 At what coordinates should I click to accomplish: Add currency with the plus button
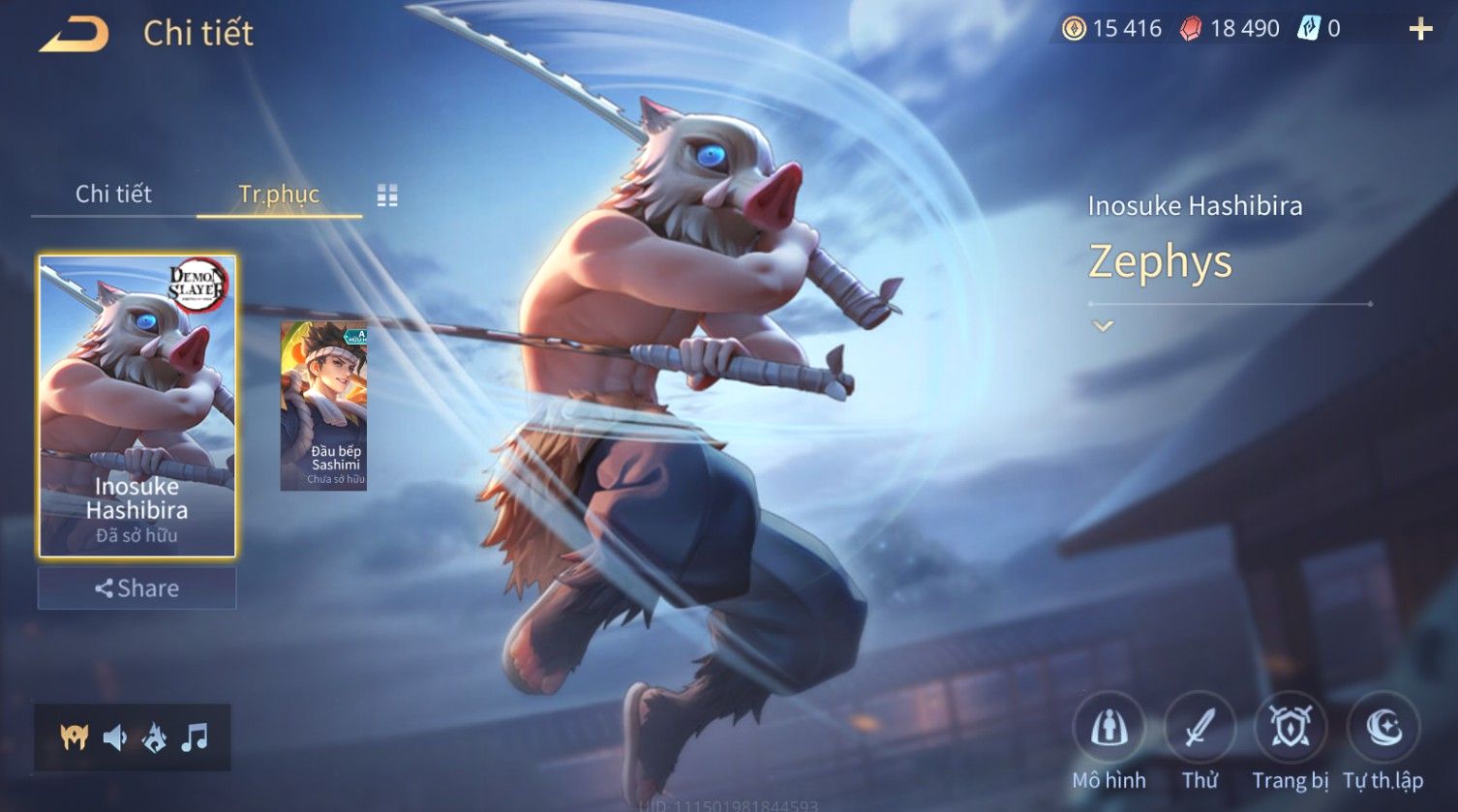coord(1420,30)
